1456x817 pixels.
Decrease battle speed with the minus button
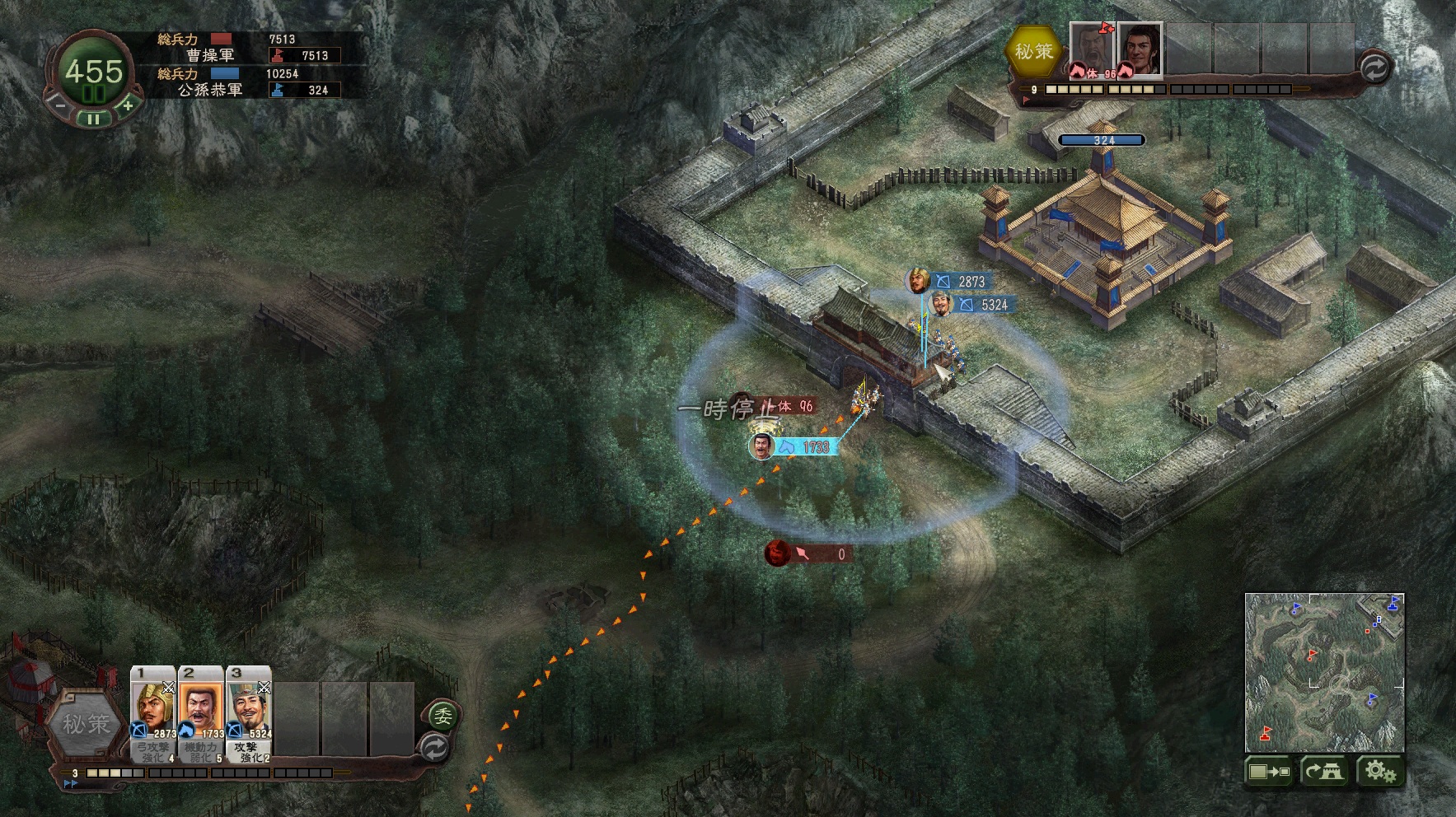pyautogui.click(x=59, y=105)
